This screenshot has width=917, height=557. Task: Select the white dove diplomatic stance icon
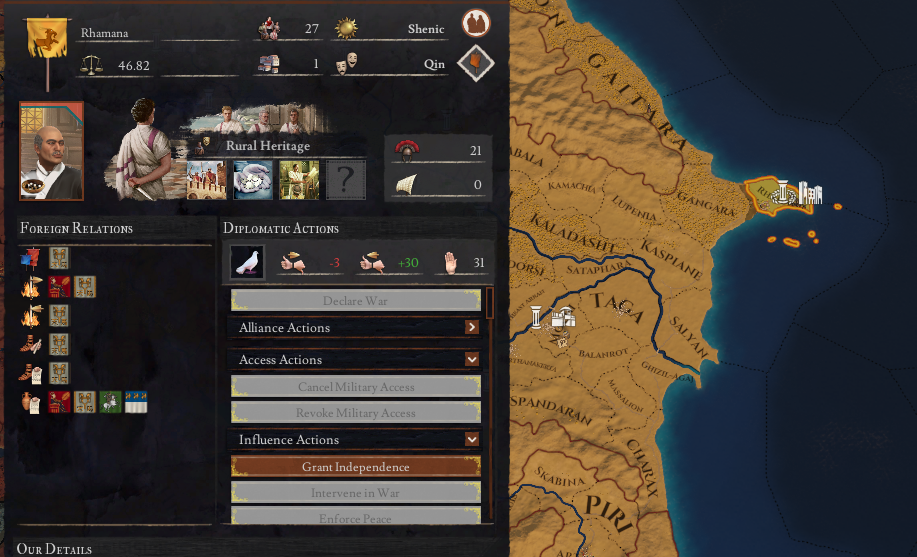point(247,262)
